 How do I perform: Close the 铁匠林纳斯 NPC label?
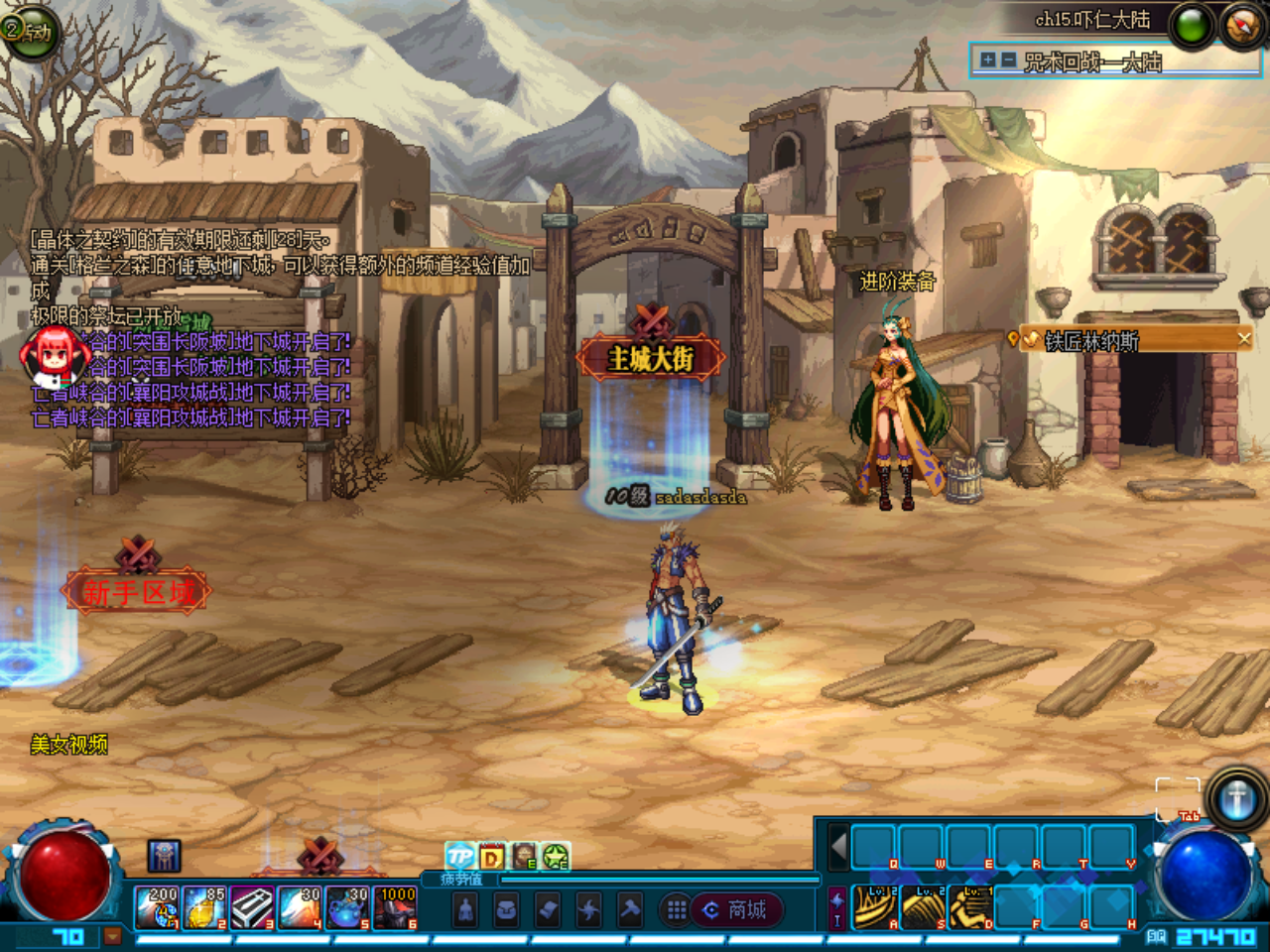tap(1244, 339)
